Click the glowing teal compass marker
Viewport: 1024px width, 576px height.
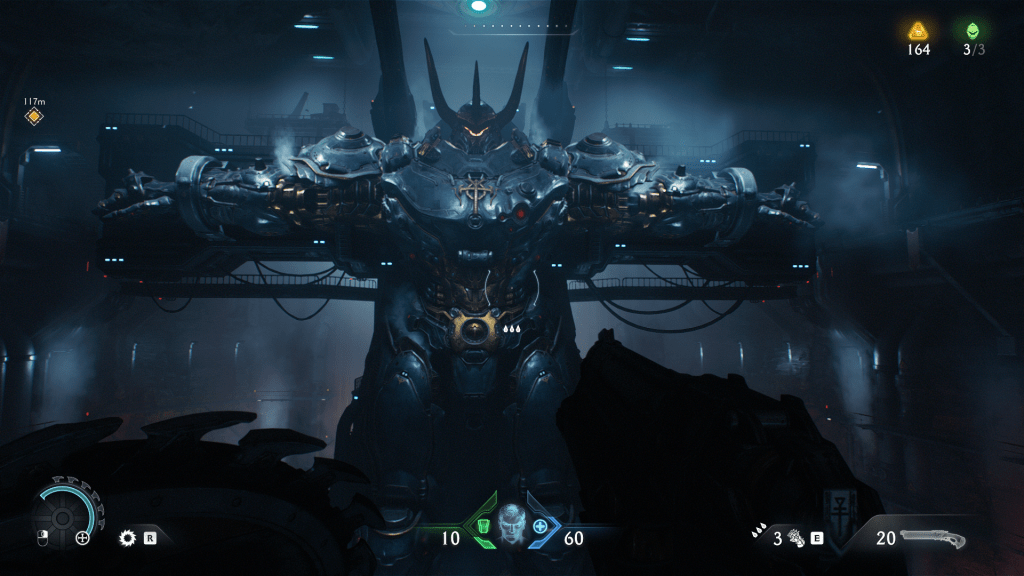pos(479,6)
